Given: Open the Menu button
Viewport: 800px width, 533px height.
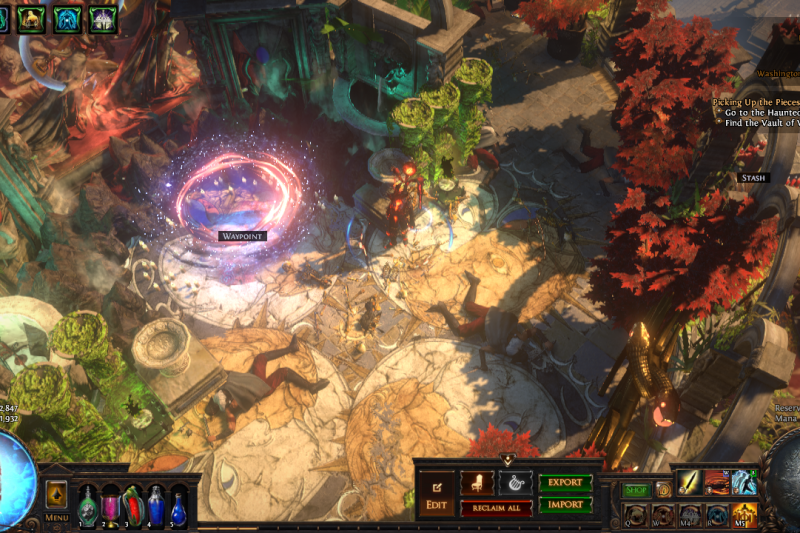Looking at the screenshot, I should 57,517.
